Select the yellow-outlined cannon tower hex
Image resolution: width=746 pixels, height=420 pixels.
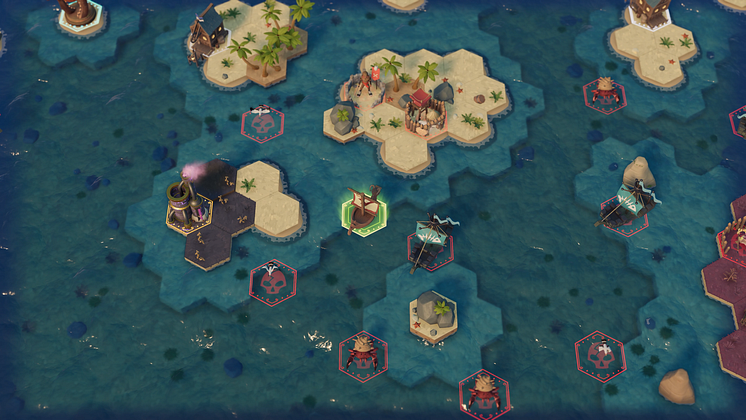[187, 205]
